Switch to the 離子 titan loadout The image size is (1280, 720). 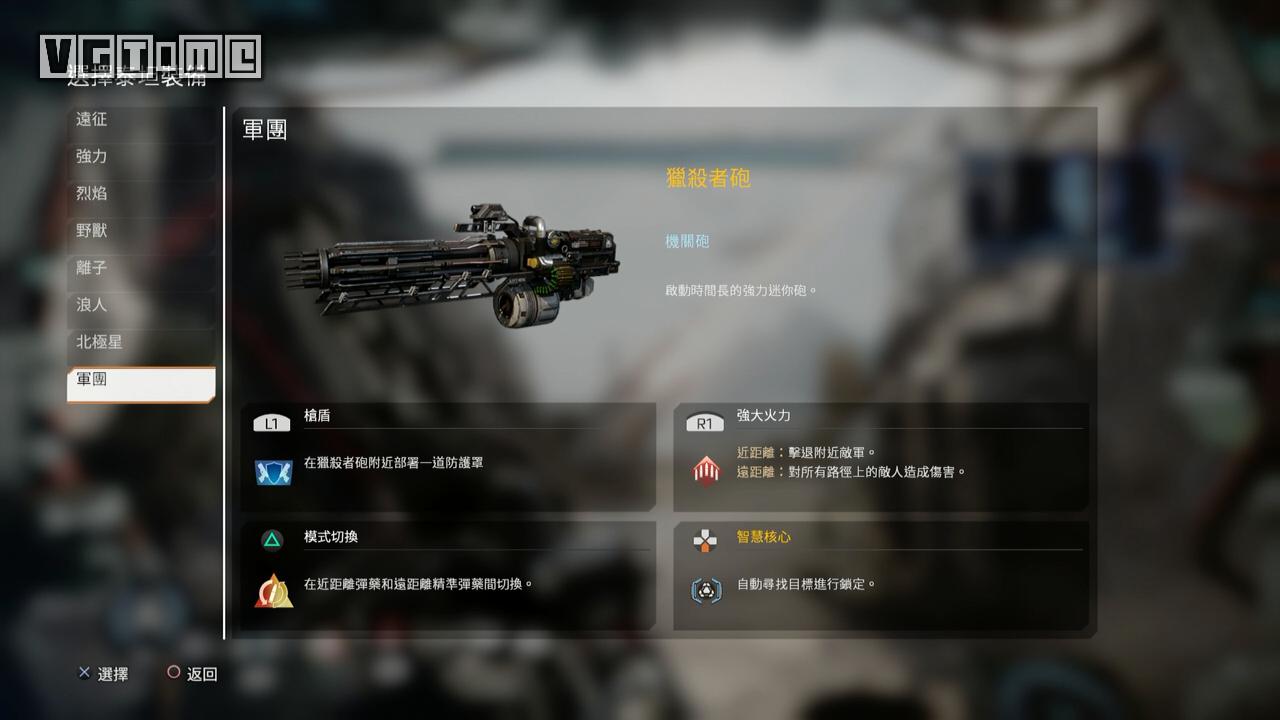(140, 268)
